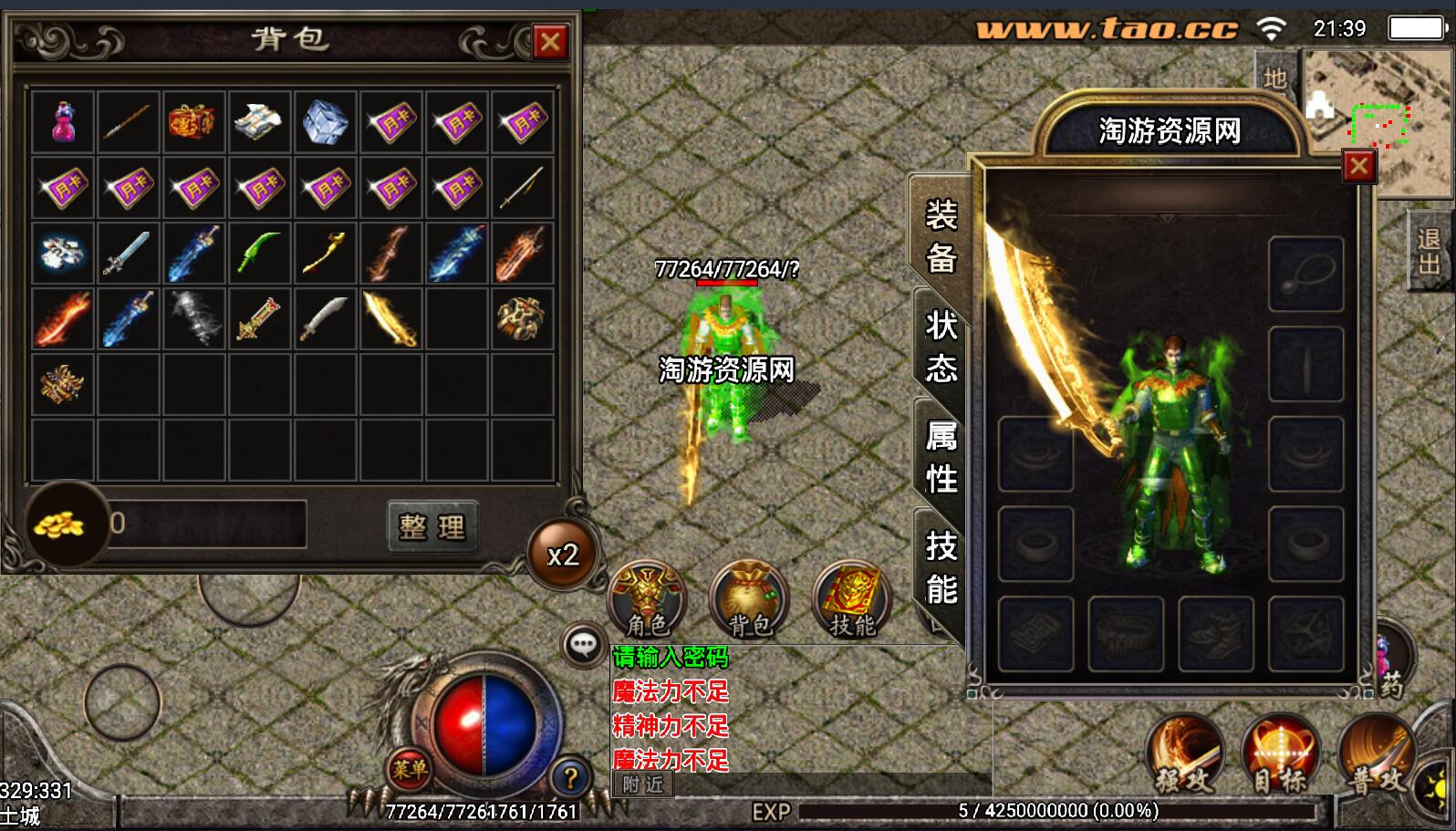The image size is (1456, 831).
Task: Show the 技能 skills tab
Action: [x=941, y=567]
